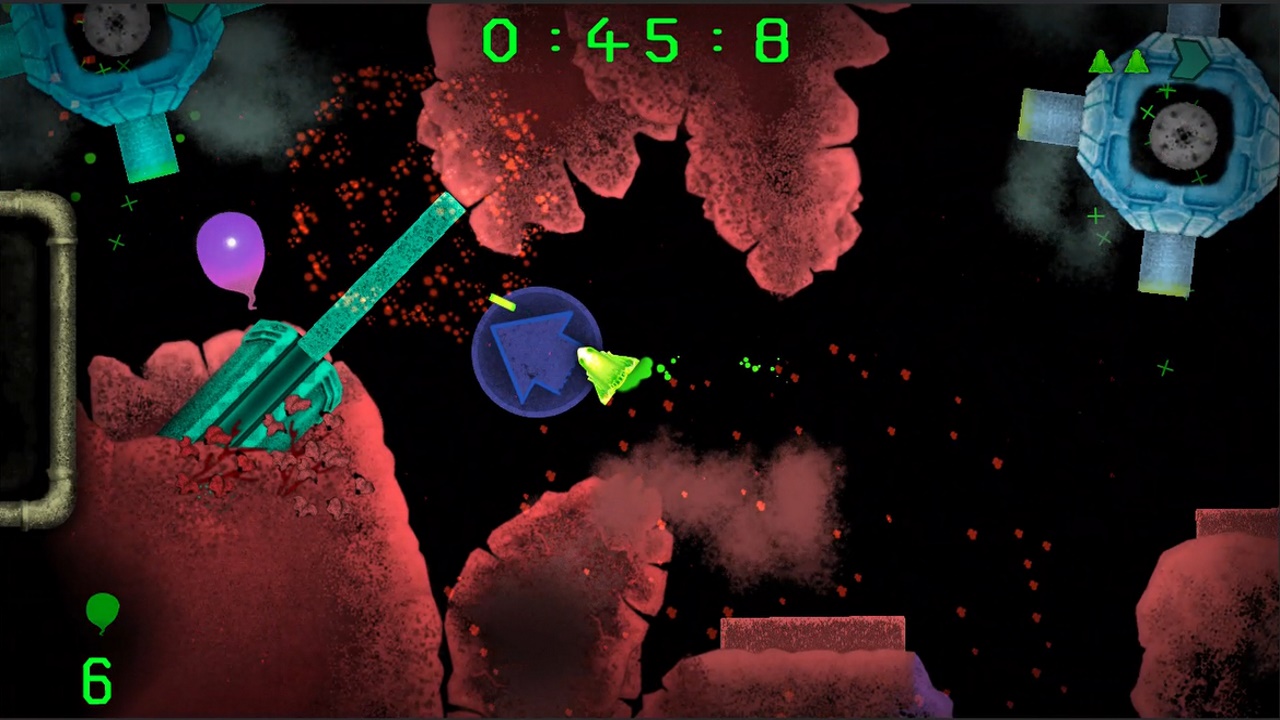Click the grey asteroid core of the right turret
The width and height of the screenshot is (1280, 720).
1181,133
